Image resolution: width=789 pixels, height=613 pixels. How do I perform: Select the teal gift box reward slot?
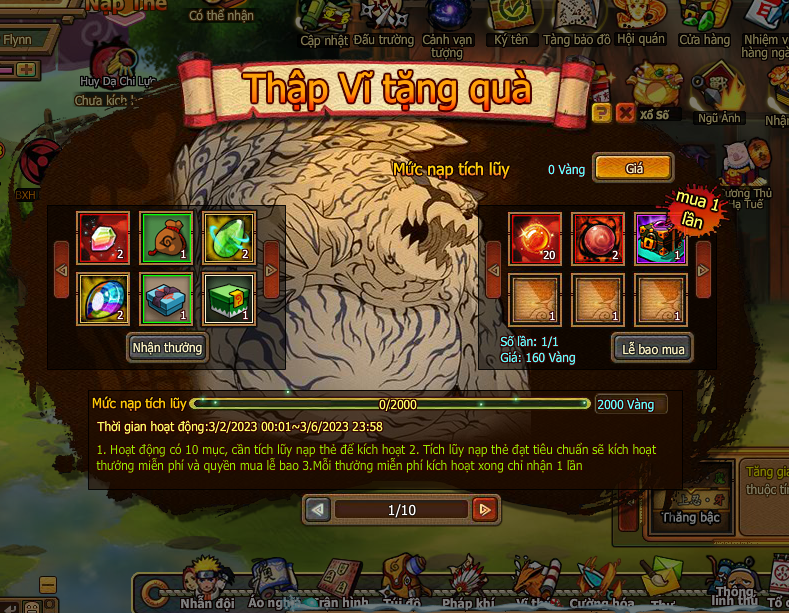tap(164, 298)
